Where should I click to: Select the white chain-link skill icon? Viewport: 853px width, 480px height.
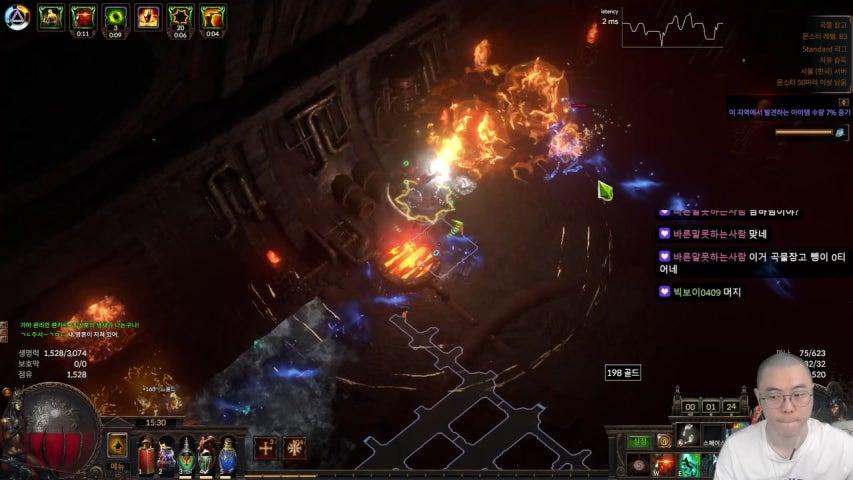coord(688,434)
